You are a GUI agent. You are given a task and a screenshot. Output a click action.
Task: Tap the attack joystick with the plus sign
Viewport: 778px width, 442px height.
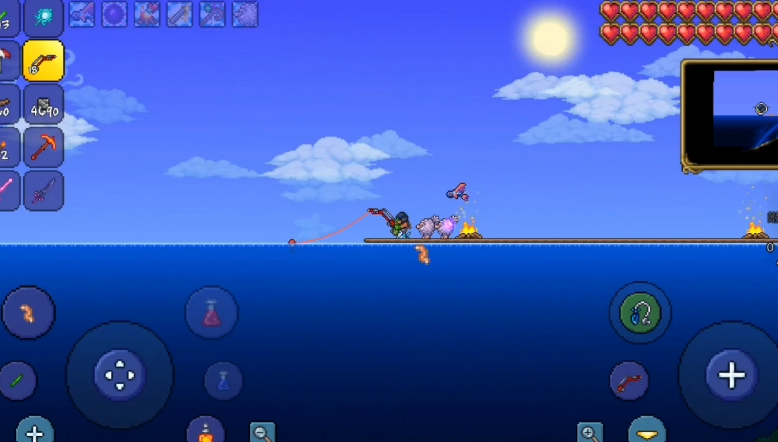point(731,375)
